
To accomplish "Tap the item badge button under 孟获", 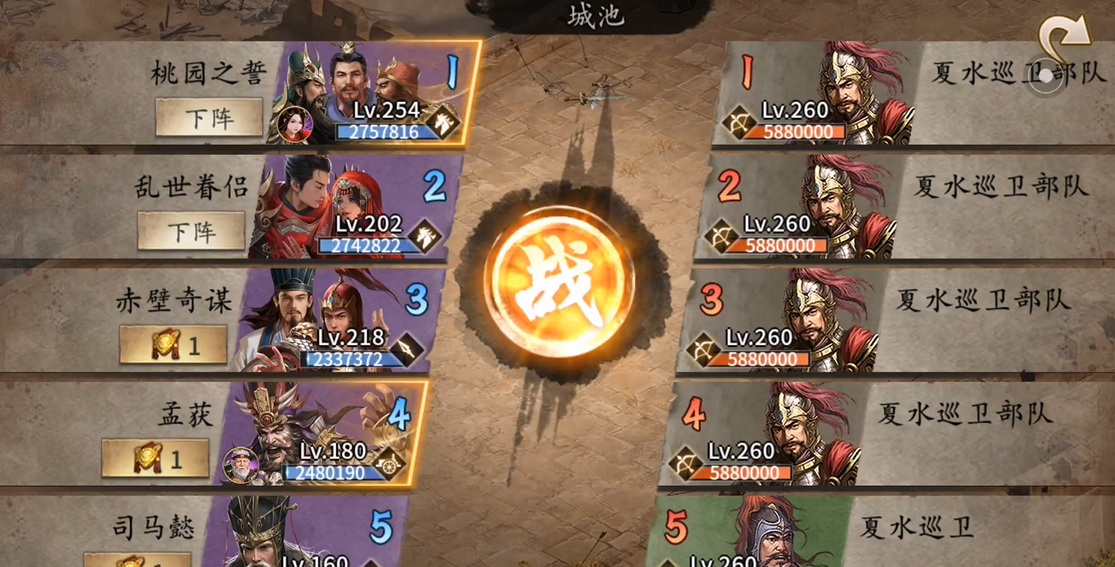I will tap(155, 459).
